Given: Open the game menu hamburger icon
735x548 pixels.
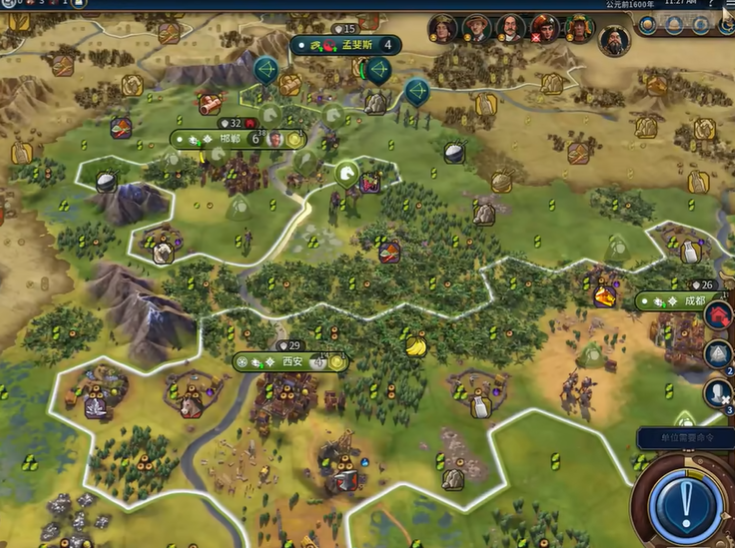Looking at the screenshot, I should (x=721, y=5).
